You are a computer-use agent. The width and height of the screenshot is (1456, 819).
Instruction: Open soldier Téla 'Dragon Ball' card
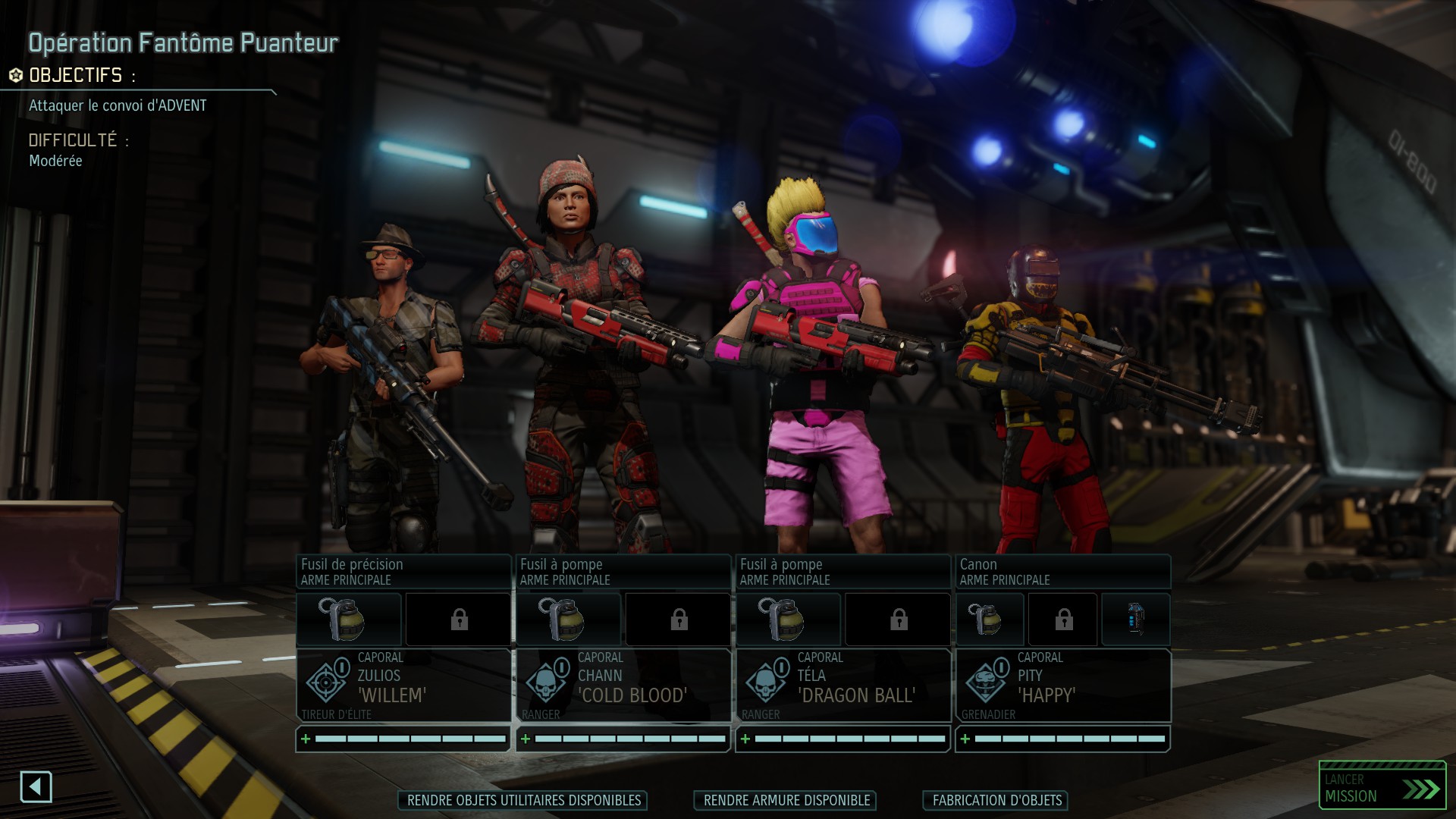pyautogui.click(x=843, y=685)
